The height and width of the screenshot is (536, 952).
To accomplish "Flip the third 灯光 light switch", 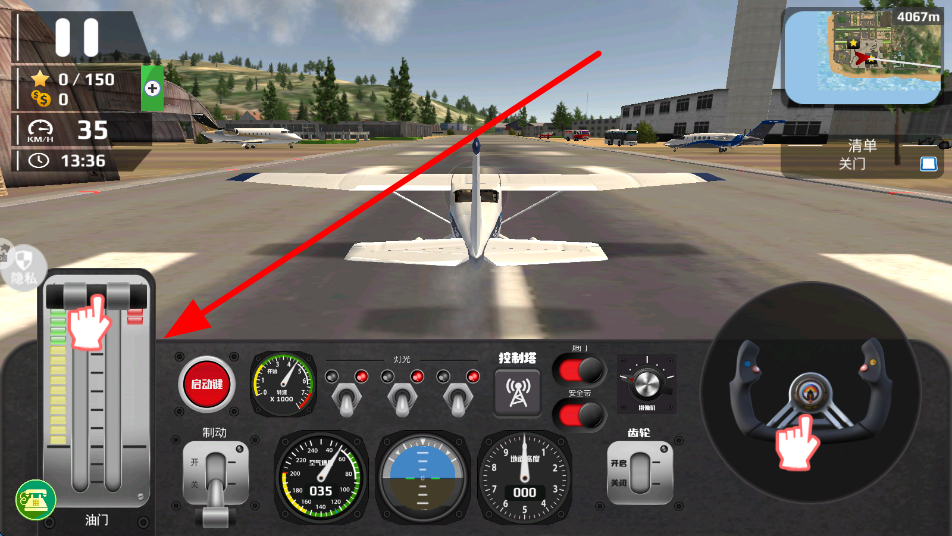I will [458, 399].
